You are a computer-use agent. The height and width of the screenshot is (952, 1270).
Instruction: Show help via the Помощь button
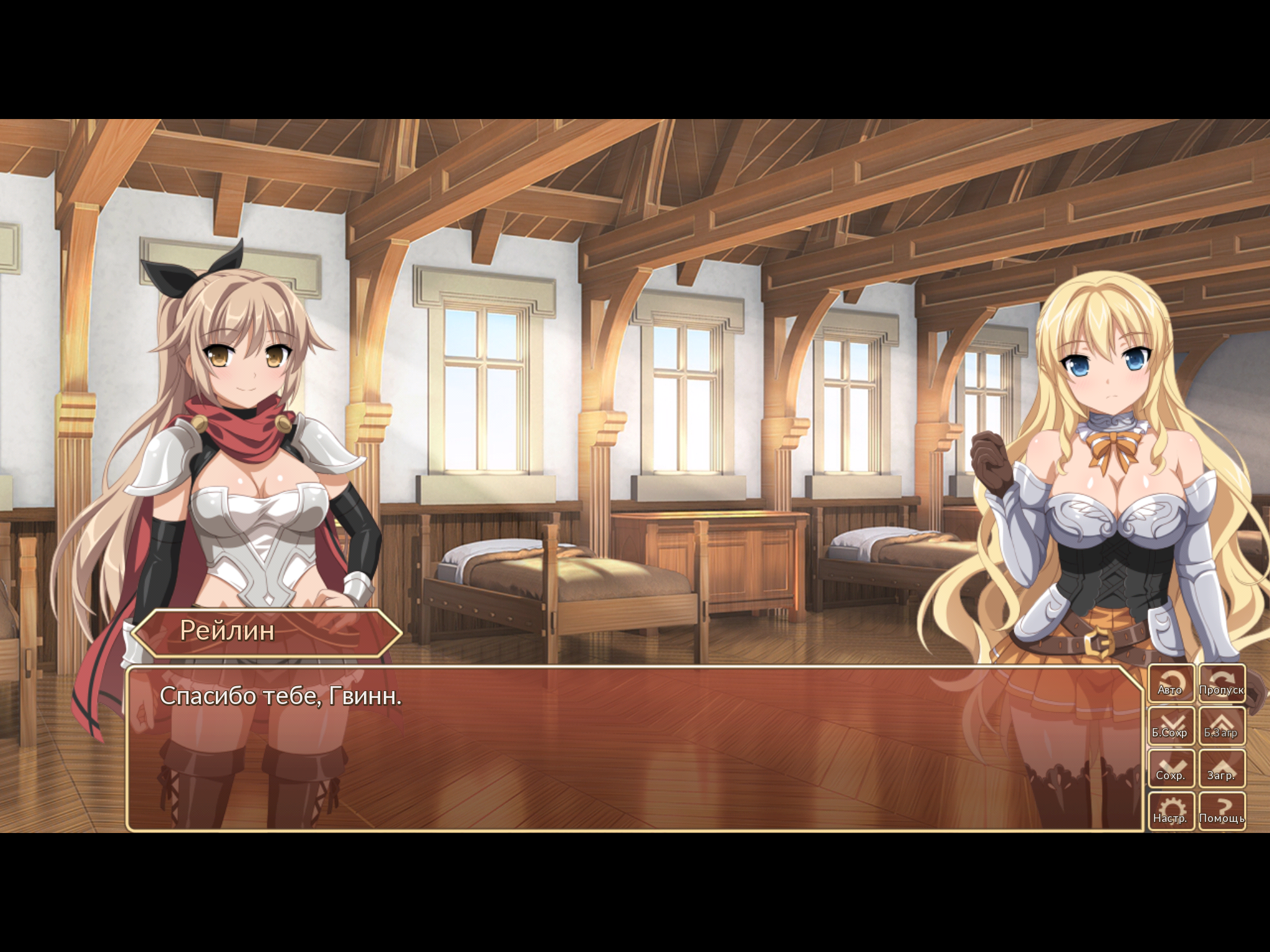1221,811
